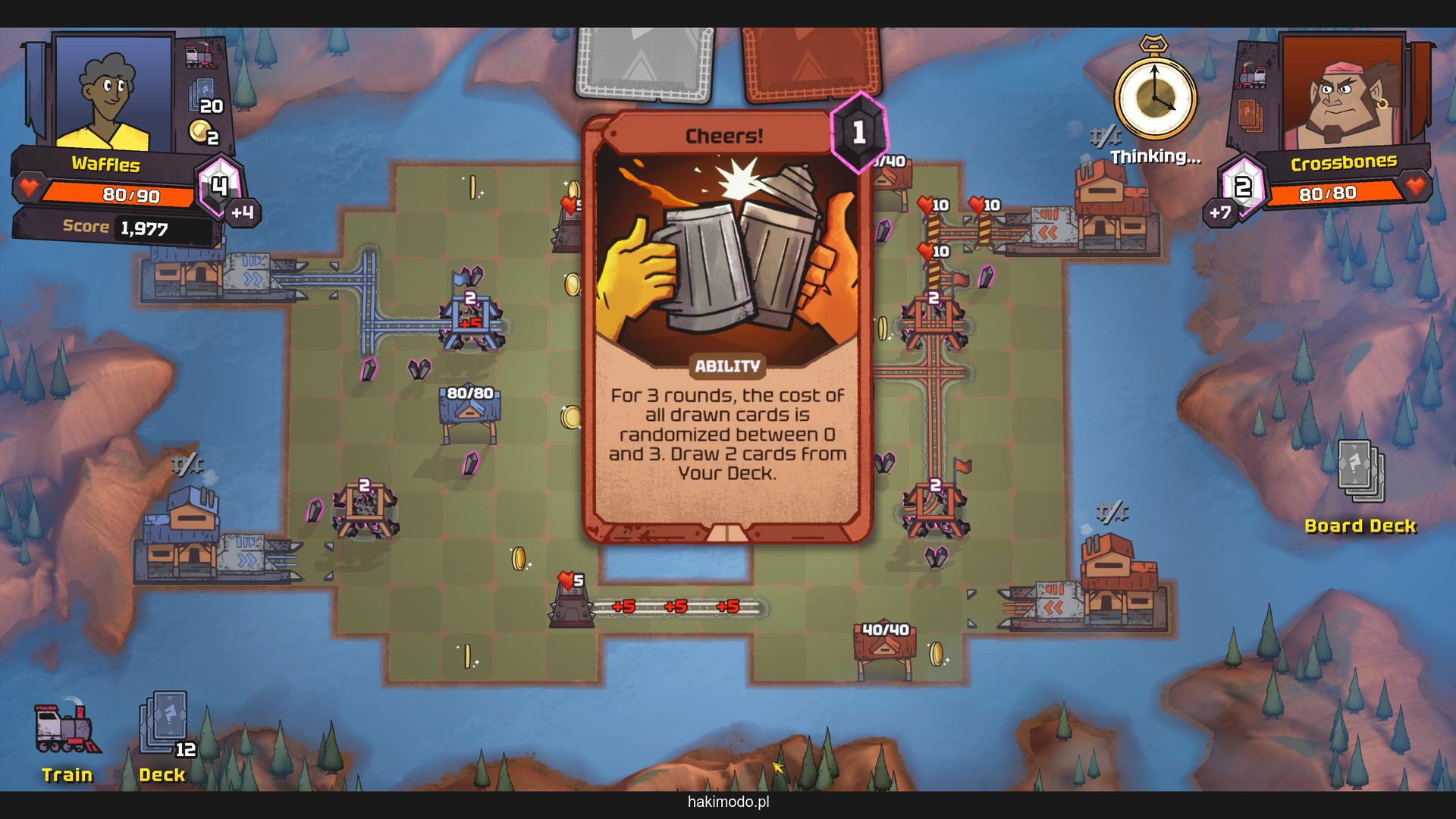Select the red face-down card
The width and height of the screenshot is (1456, 819).
(811, 62)
